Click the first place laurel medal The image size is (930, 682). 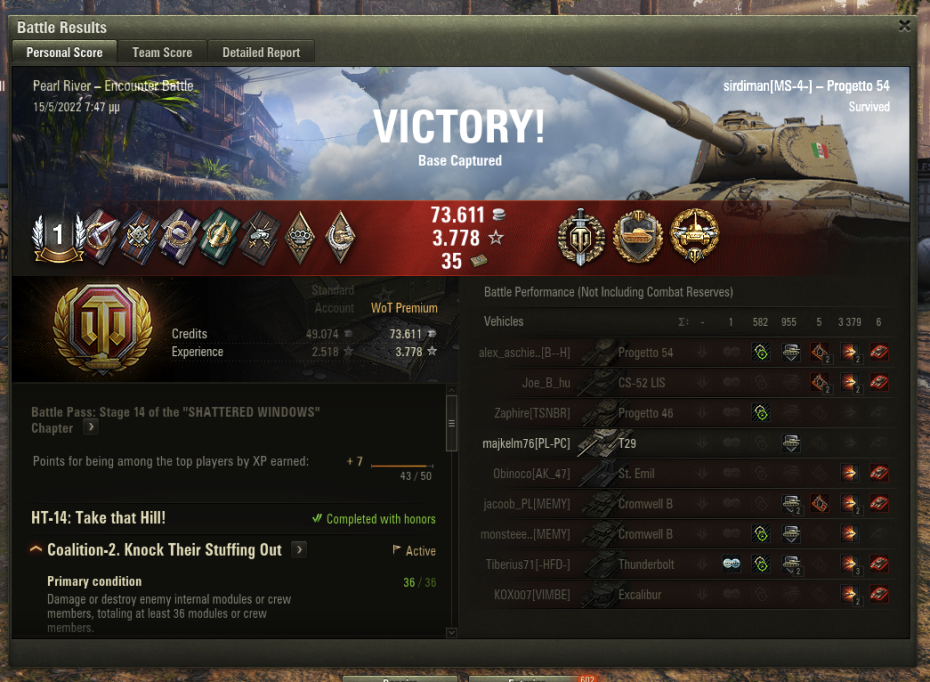pyautogui.click(x=58, y=236)
